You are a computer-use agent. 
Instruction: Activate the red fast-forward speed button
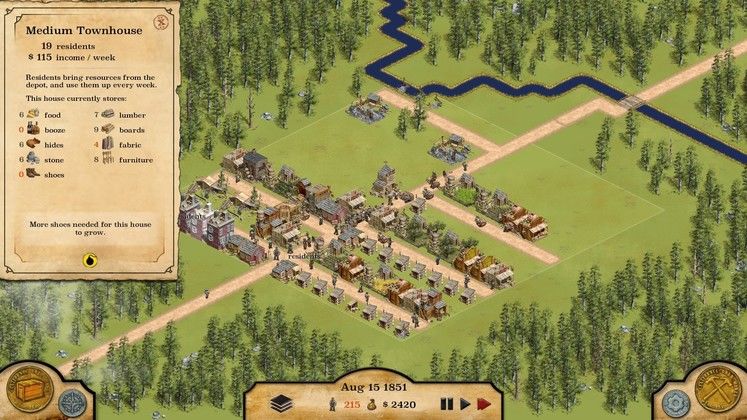(x=485, y=404)
